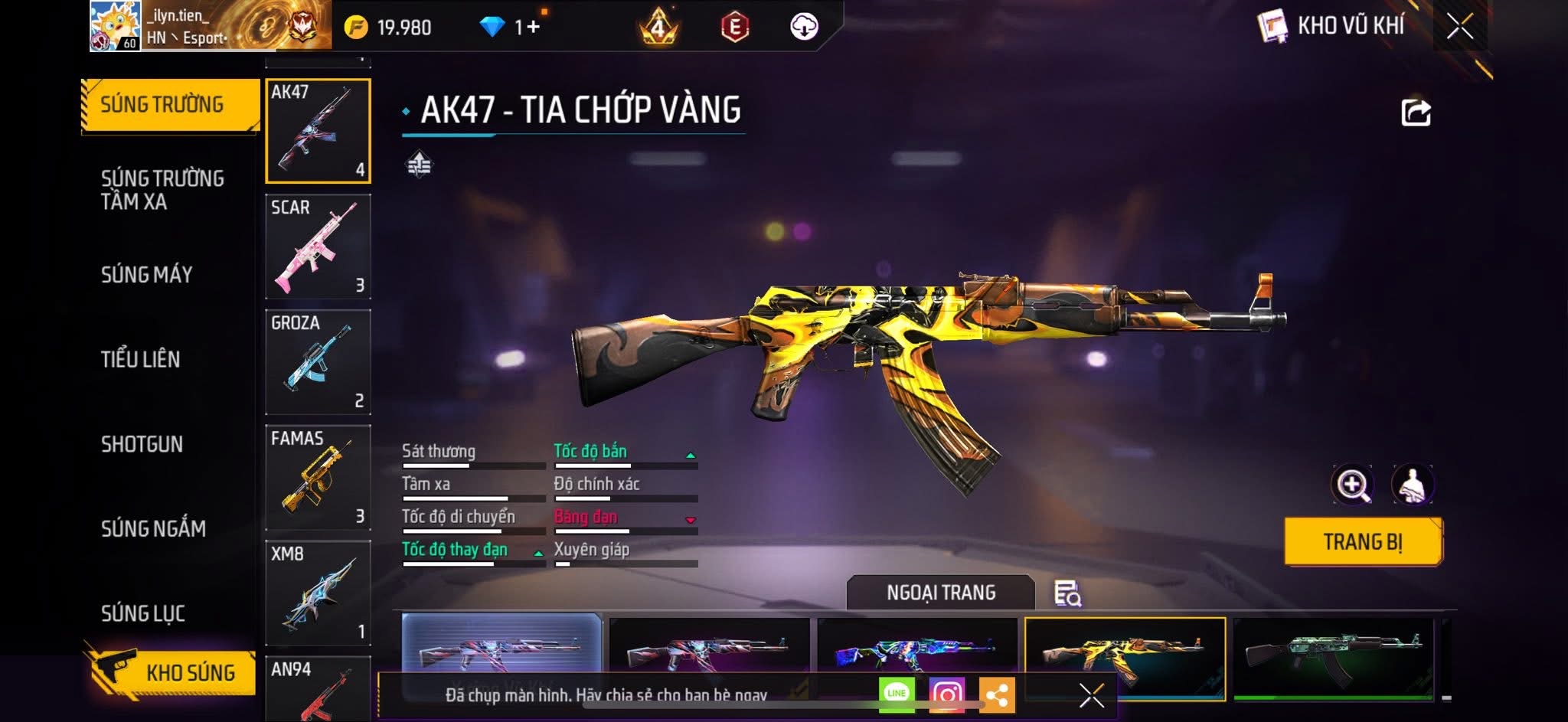Image resolution: width=1568 pixels, height=722 pixels.
Task: Switch to SÚNG TRƯỜNG TẦM XA category
Action: click(162, 190)
